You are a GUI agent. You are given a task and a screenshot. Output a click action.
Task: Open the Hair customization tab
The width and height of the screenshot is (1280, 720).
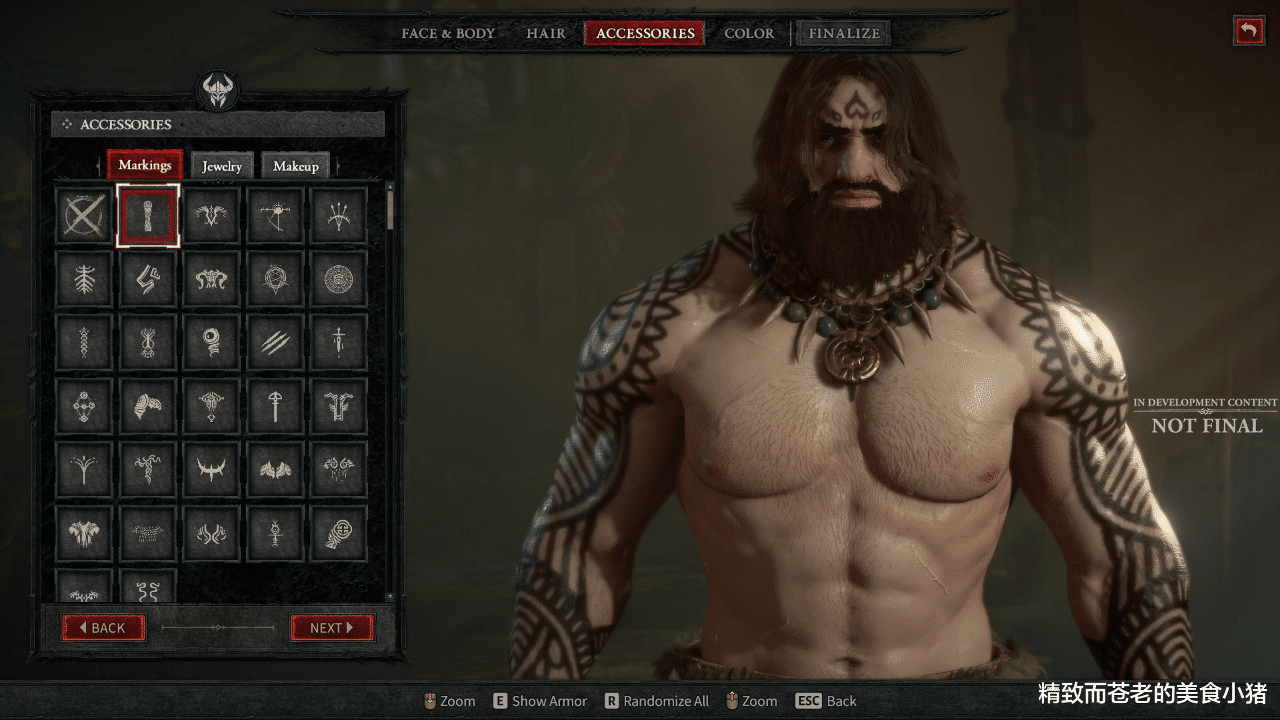coord(546,33)
